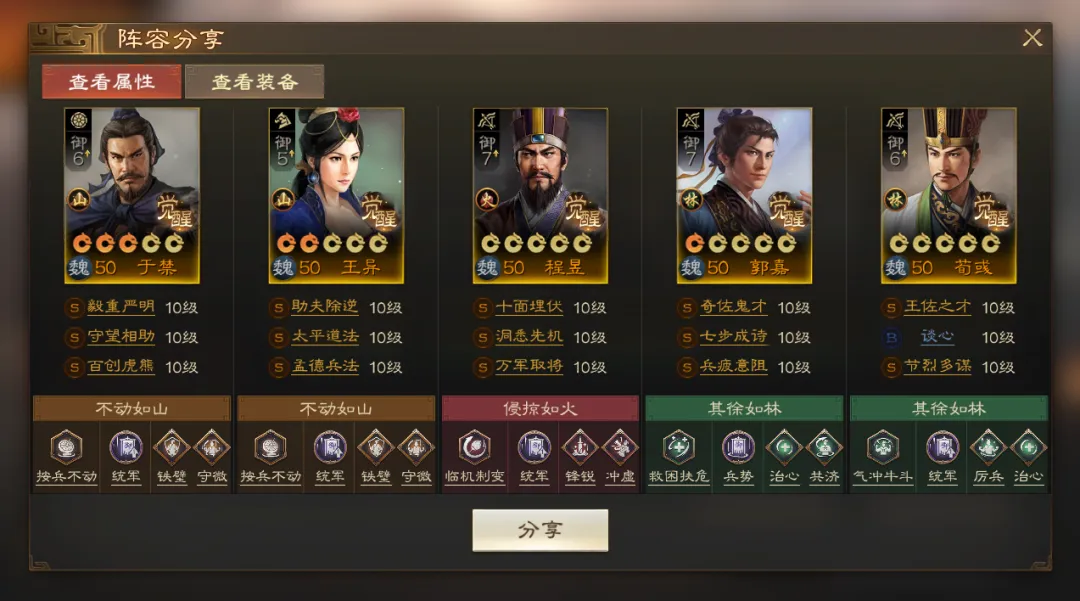The image size is (1080, 601).
Task: Switch to the 查看属性 tab
Action: coord(111,82)
